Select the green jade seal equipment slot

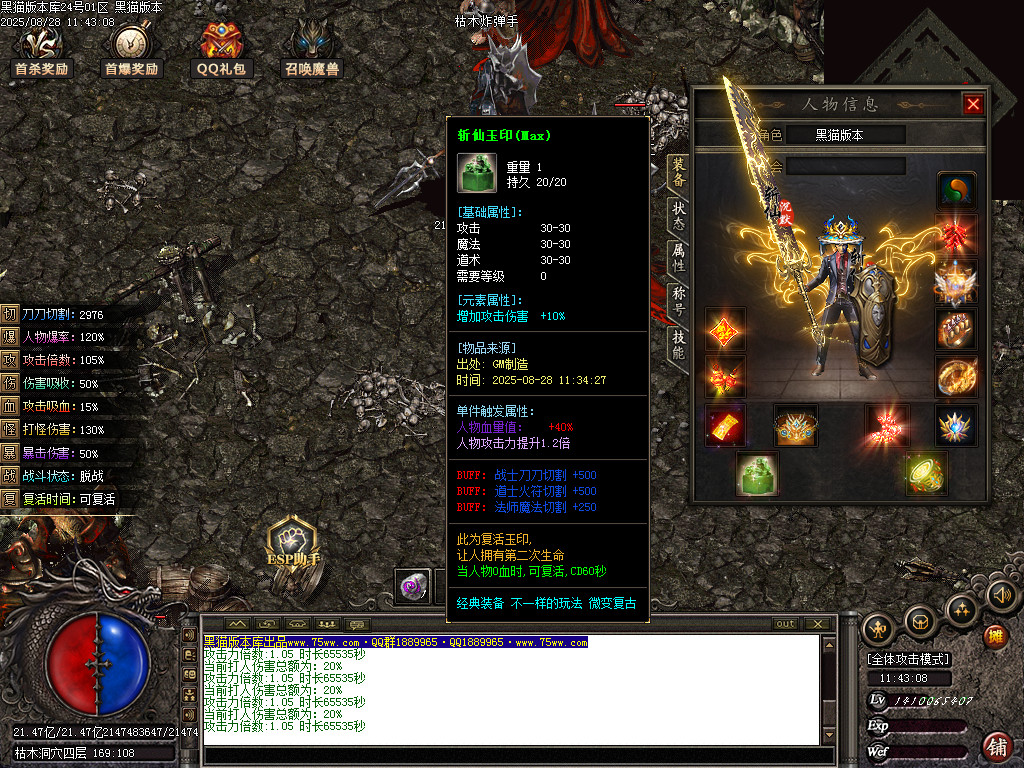pos(757,474)
